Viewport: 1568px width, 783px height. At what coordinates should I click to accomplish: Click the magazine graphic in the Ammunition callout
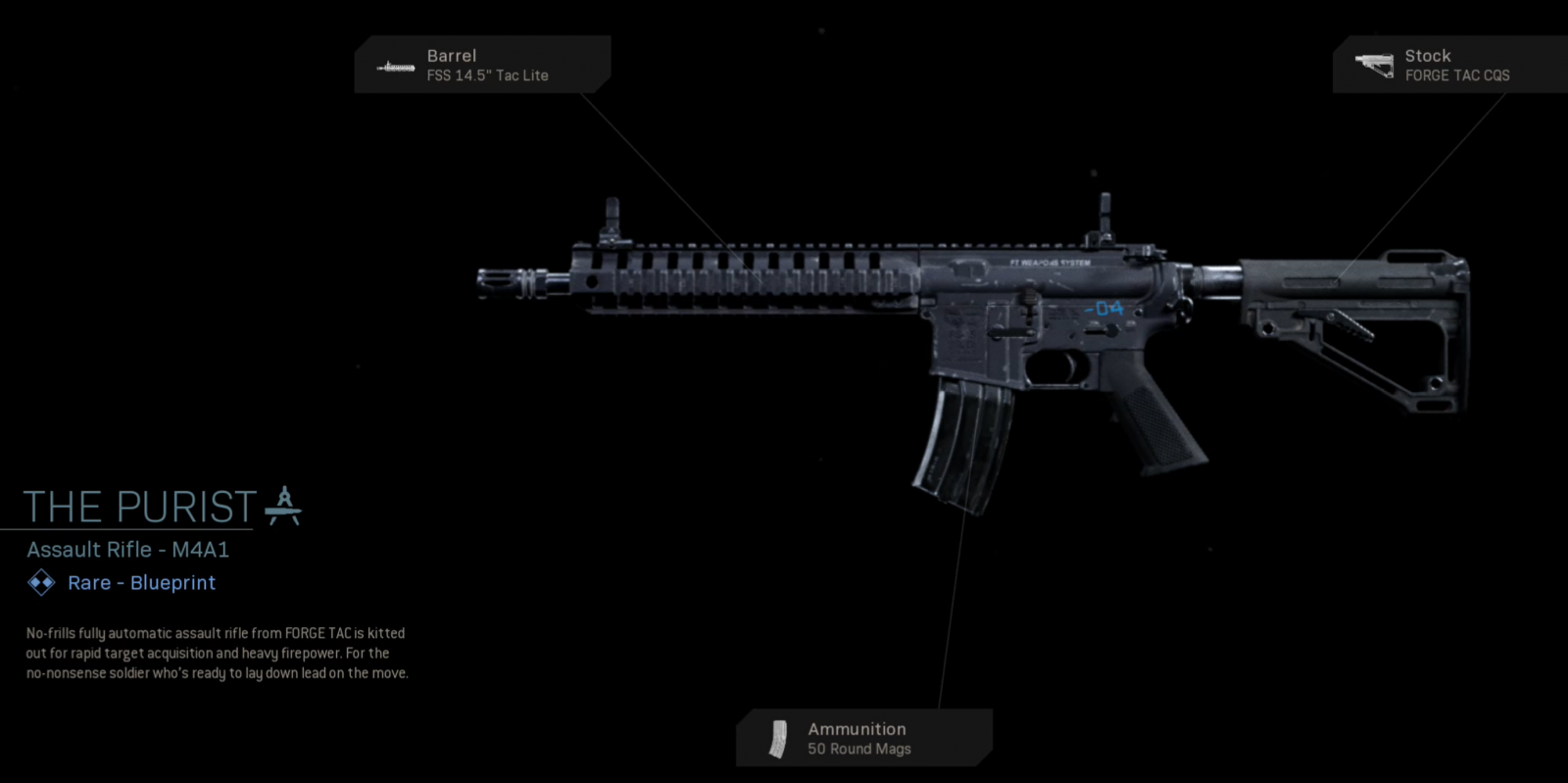point(777,737)
